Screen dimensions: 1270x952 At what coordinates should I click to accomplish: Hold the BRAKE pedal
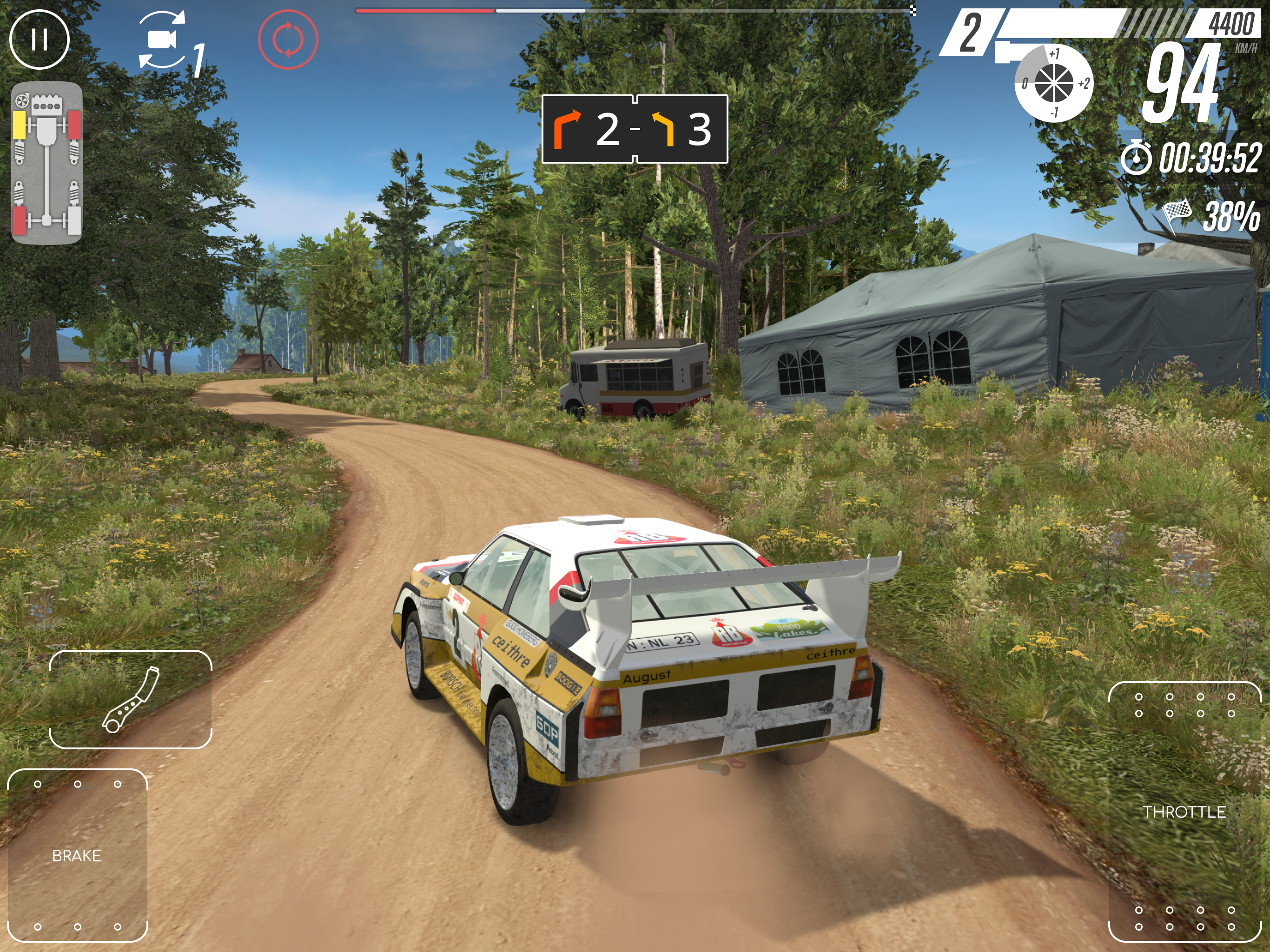tap(77, 854)
